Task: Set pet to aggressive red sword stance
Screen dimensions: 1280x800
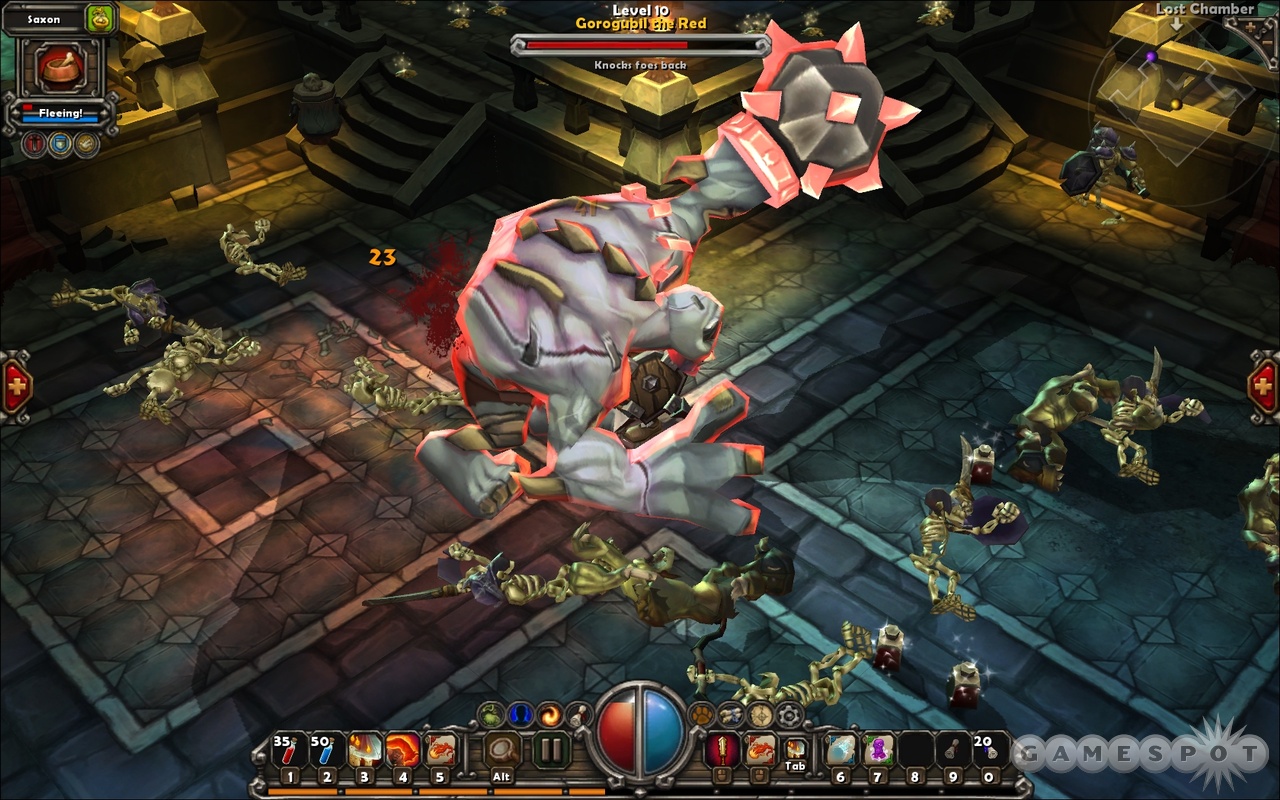Action: [x=35, y=143]
